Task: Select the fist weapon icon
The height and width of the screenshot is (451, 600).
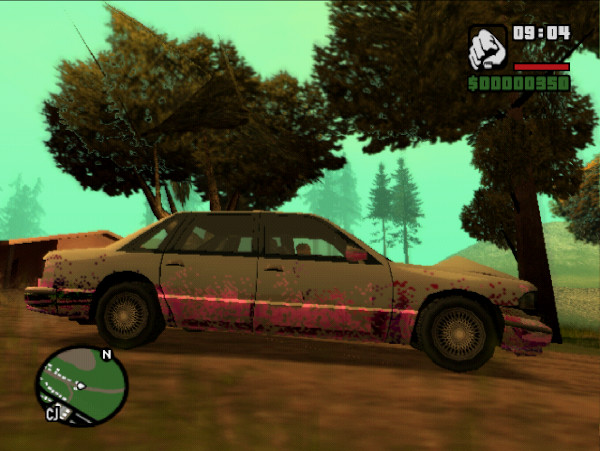Action: (x=487, y=47)
